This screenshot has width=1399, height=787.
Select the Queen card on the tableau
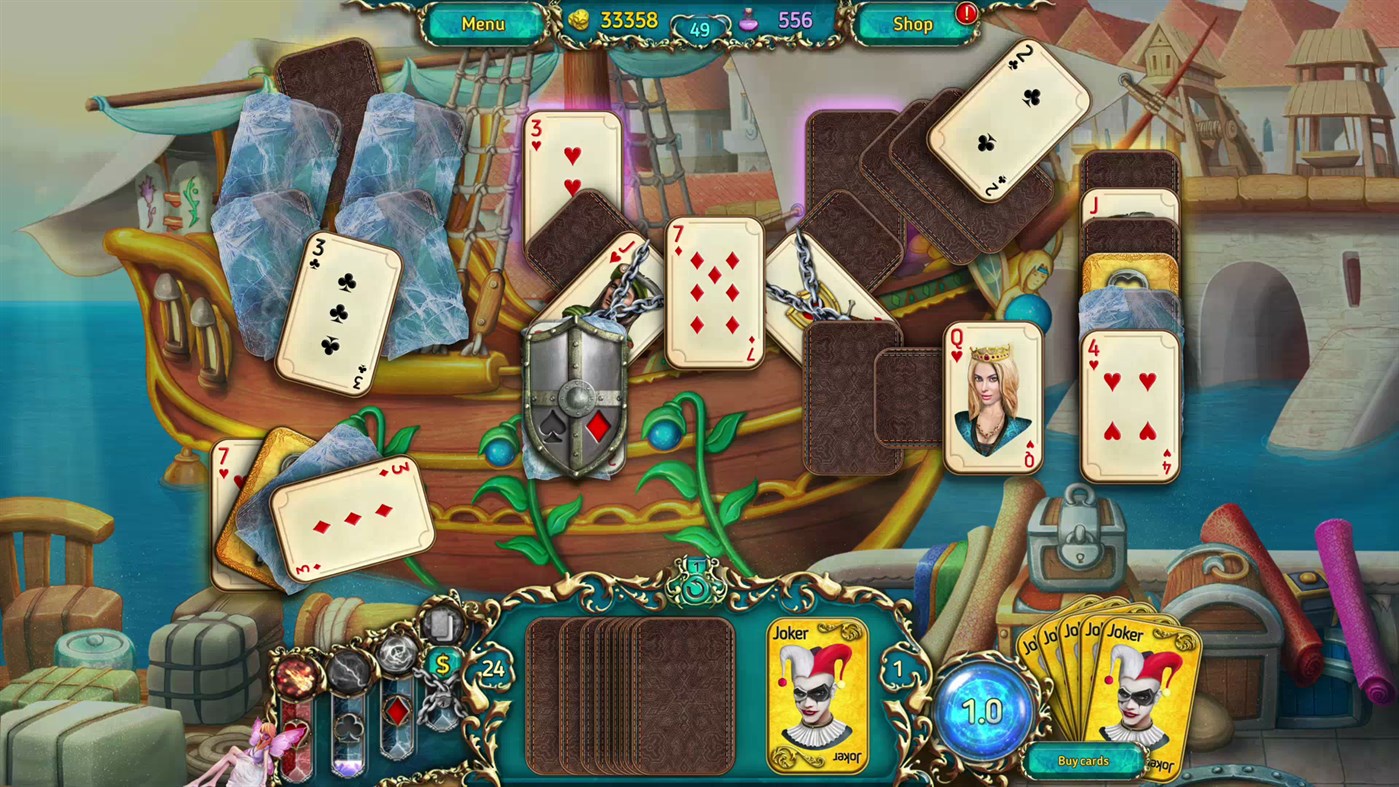point(991,400)
